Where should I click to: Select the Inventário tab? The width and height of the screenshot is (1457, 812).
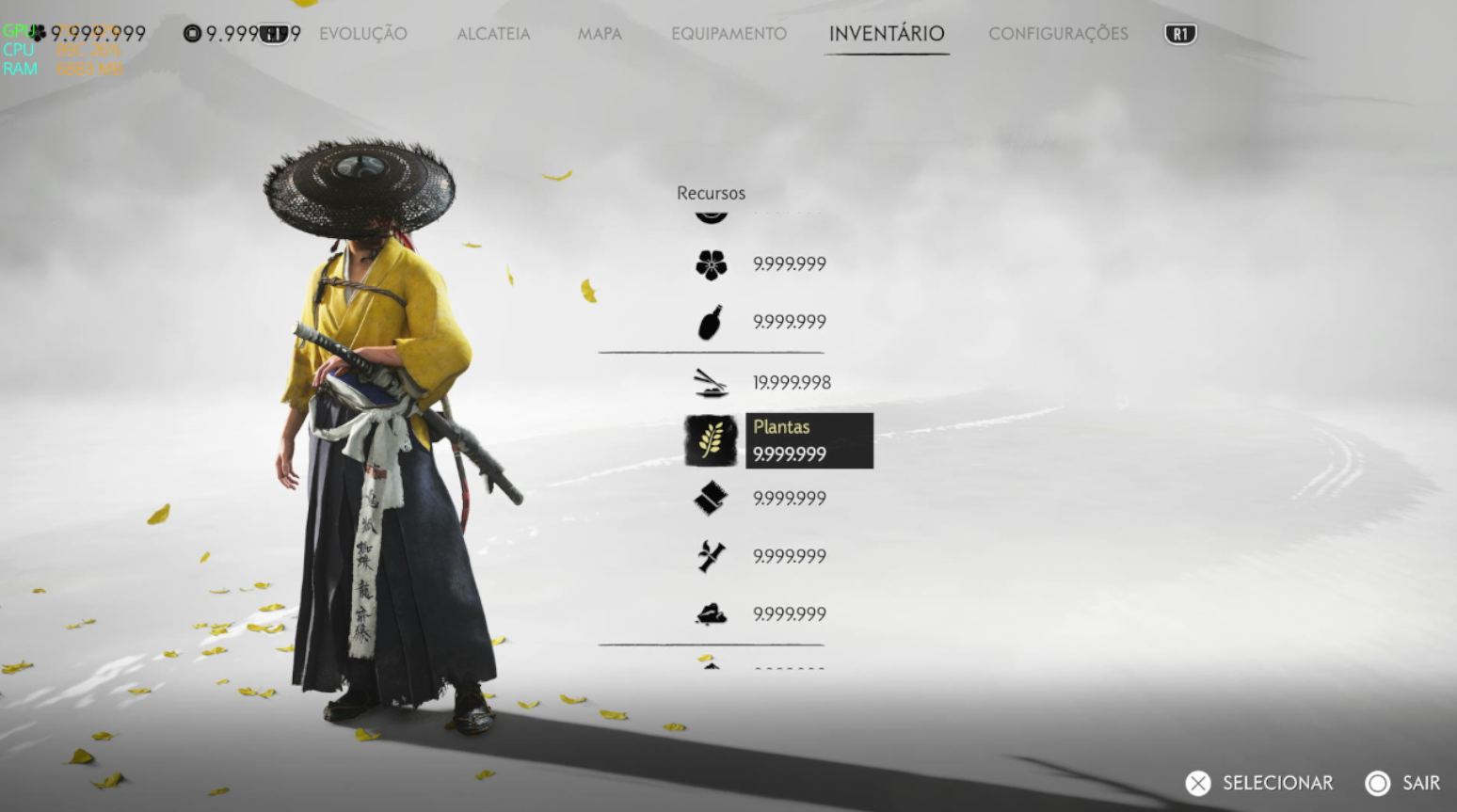tap(886, 34)
